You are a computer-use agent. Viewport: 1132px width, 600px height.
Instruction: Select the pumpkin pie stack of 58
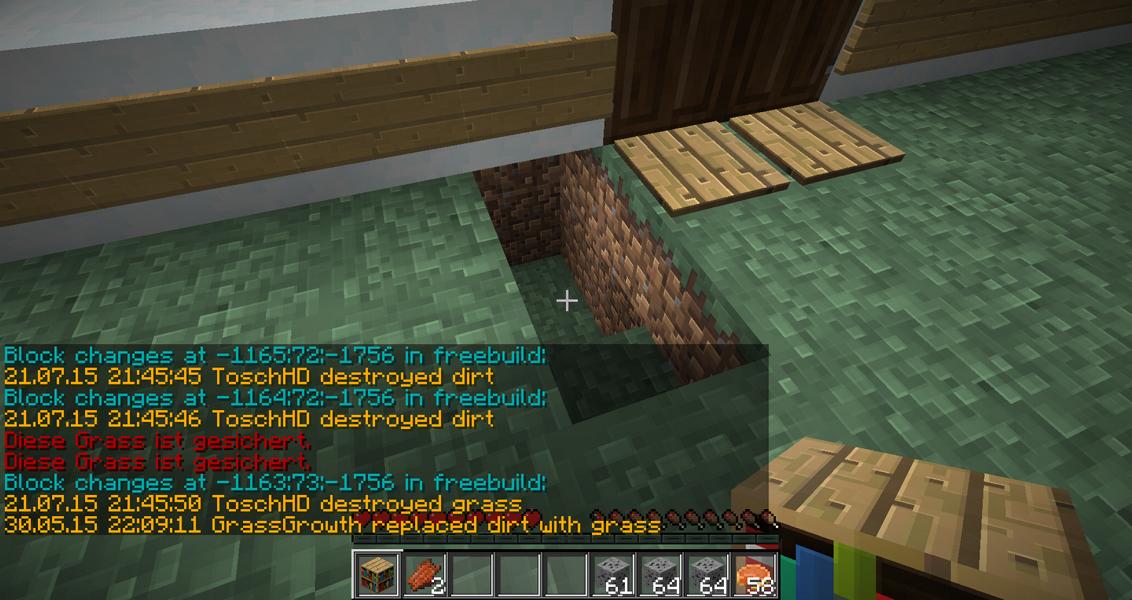point(756,575)
